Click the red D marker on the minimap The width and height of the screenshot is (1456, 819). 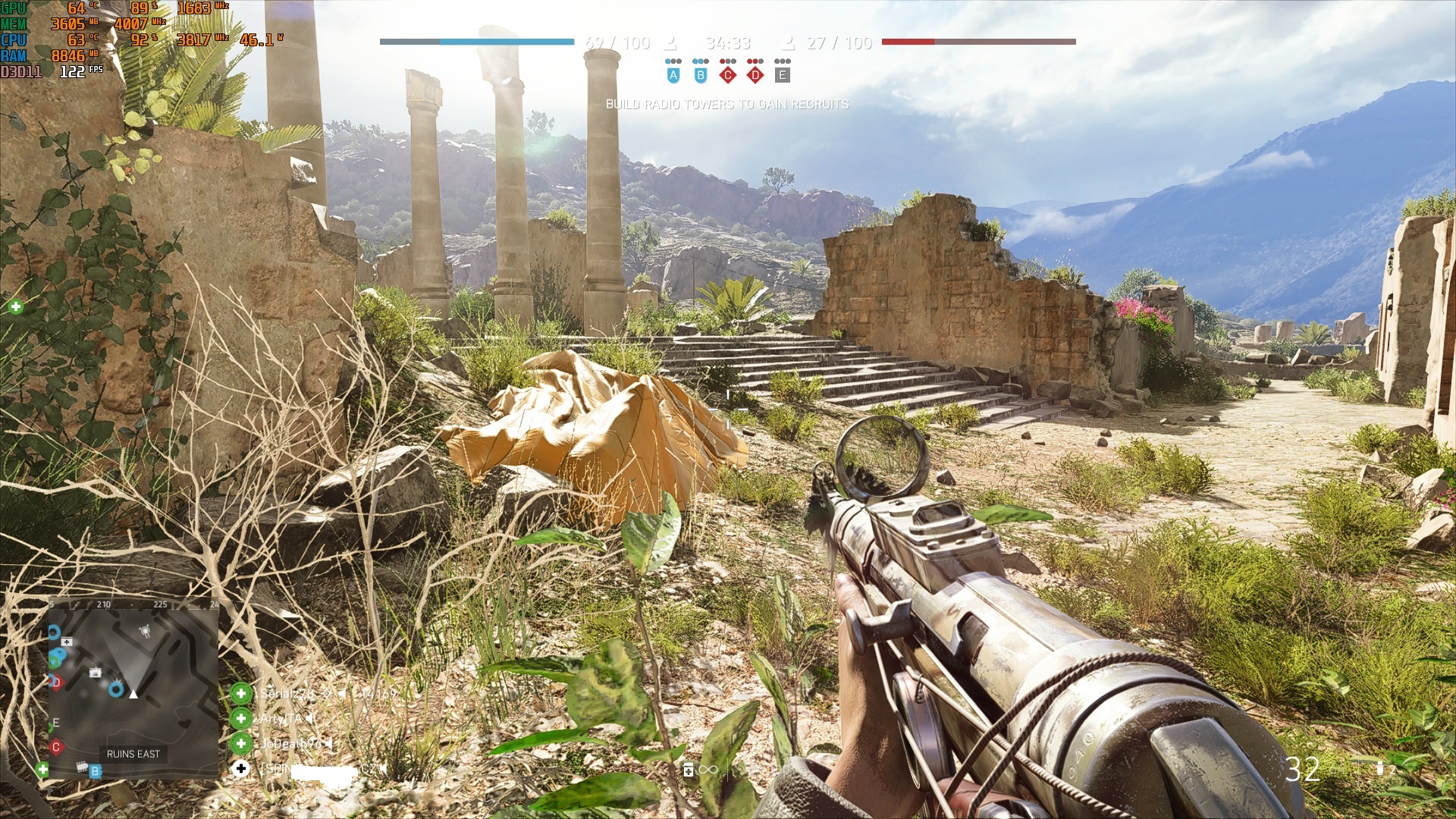(x=56, y=682)
